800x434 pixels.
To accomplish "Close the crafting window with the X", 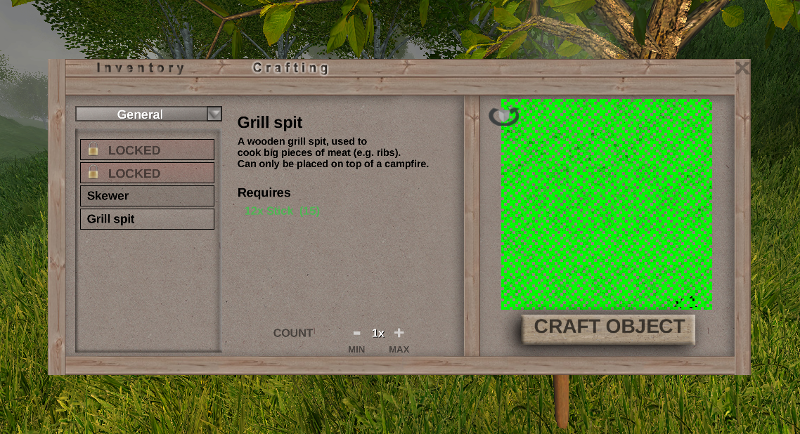I will (742, 68).
